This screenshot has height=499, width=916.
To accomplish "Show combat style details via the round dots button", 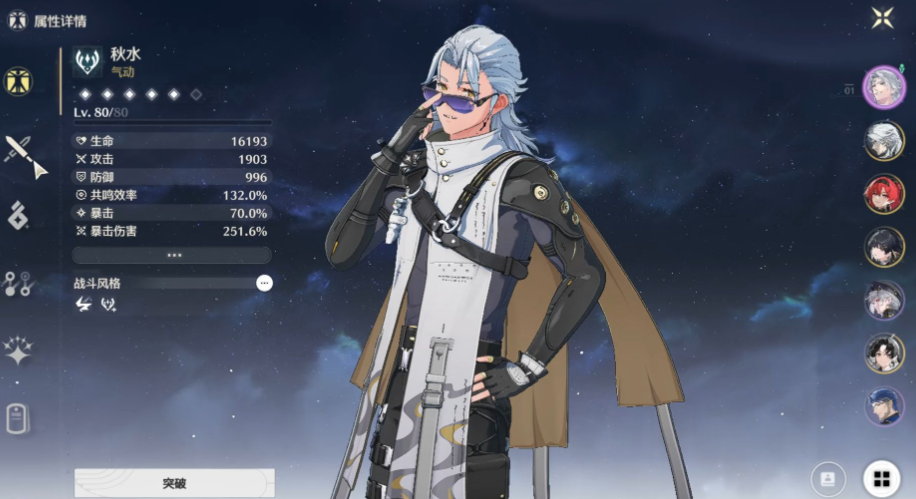I will pyautogui.click(x=264, y=283).
